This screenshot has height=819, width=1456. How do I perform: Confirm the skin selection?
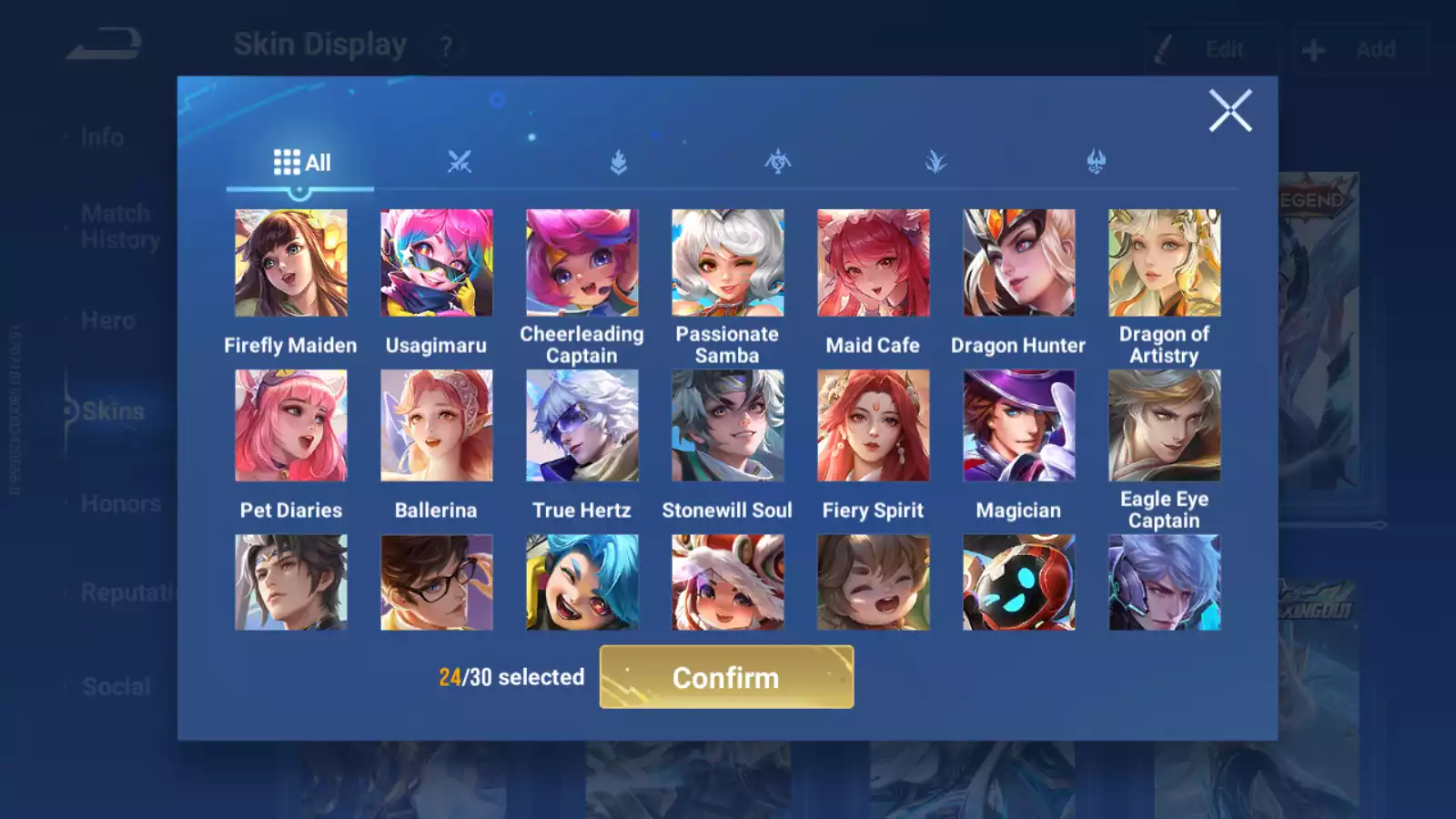tap(726, 677)
